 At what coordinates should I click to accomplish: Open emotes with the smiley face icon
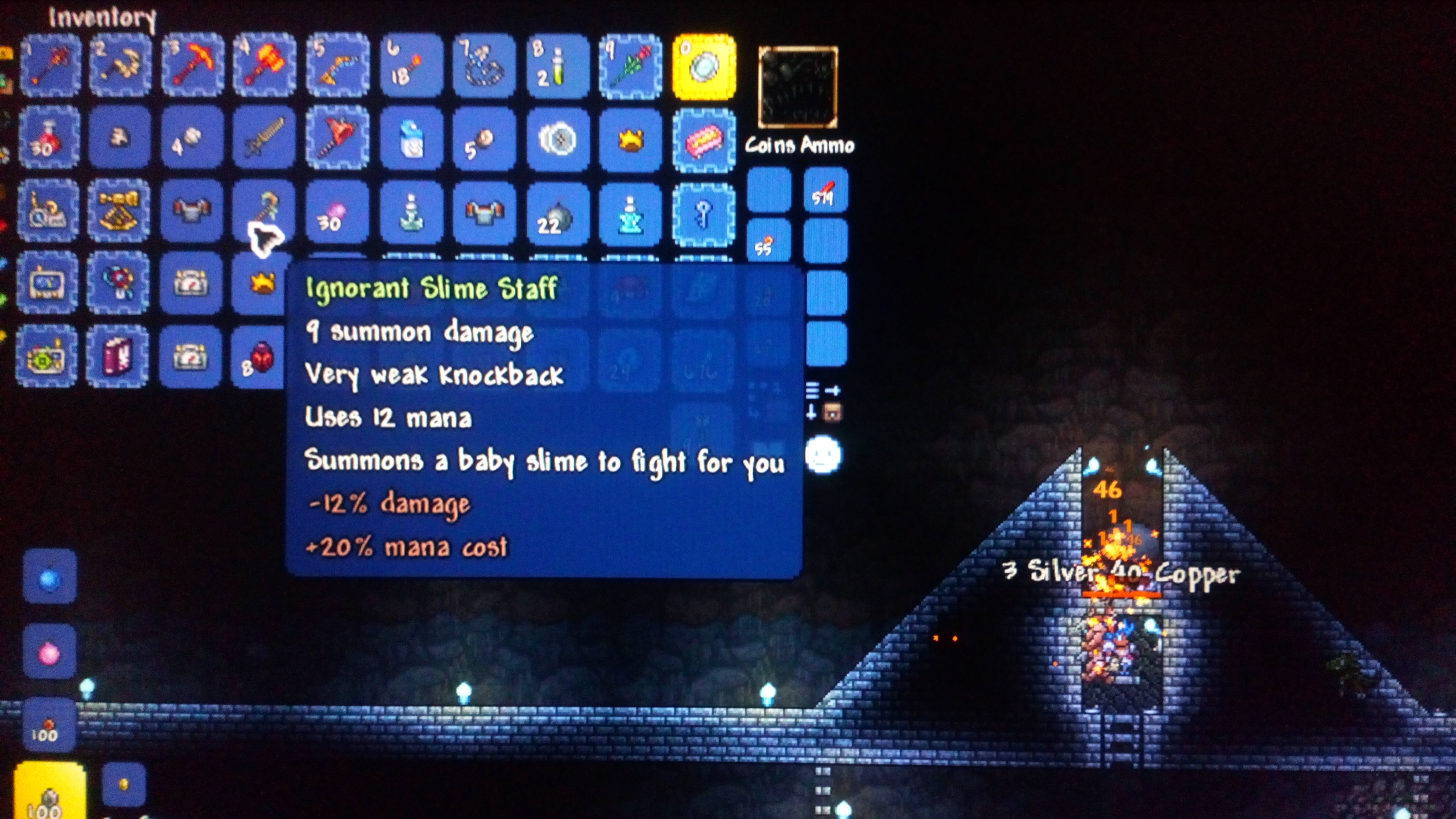[823, 455]
